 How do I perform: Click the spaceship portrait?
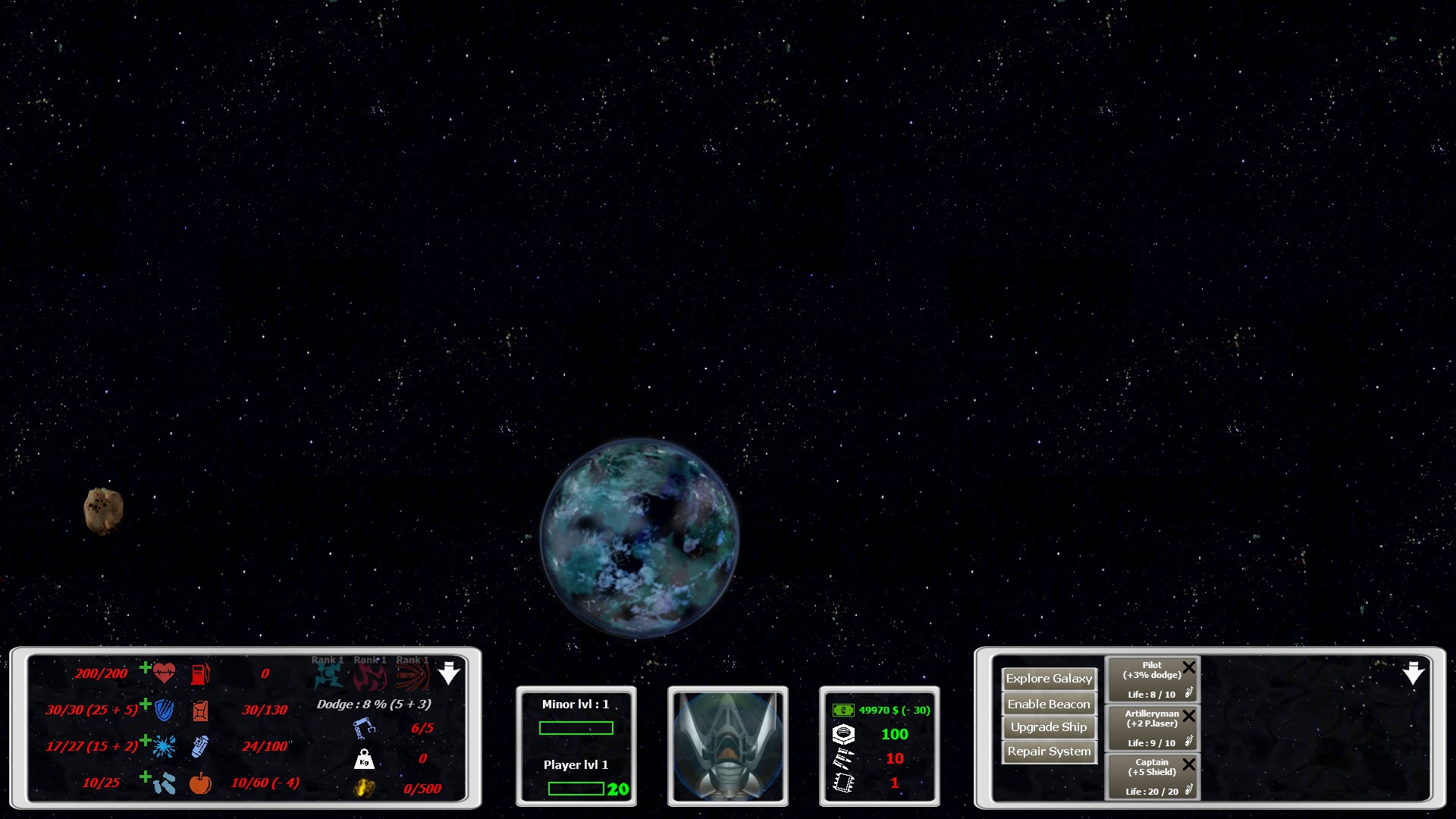[x=727, y=746]
